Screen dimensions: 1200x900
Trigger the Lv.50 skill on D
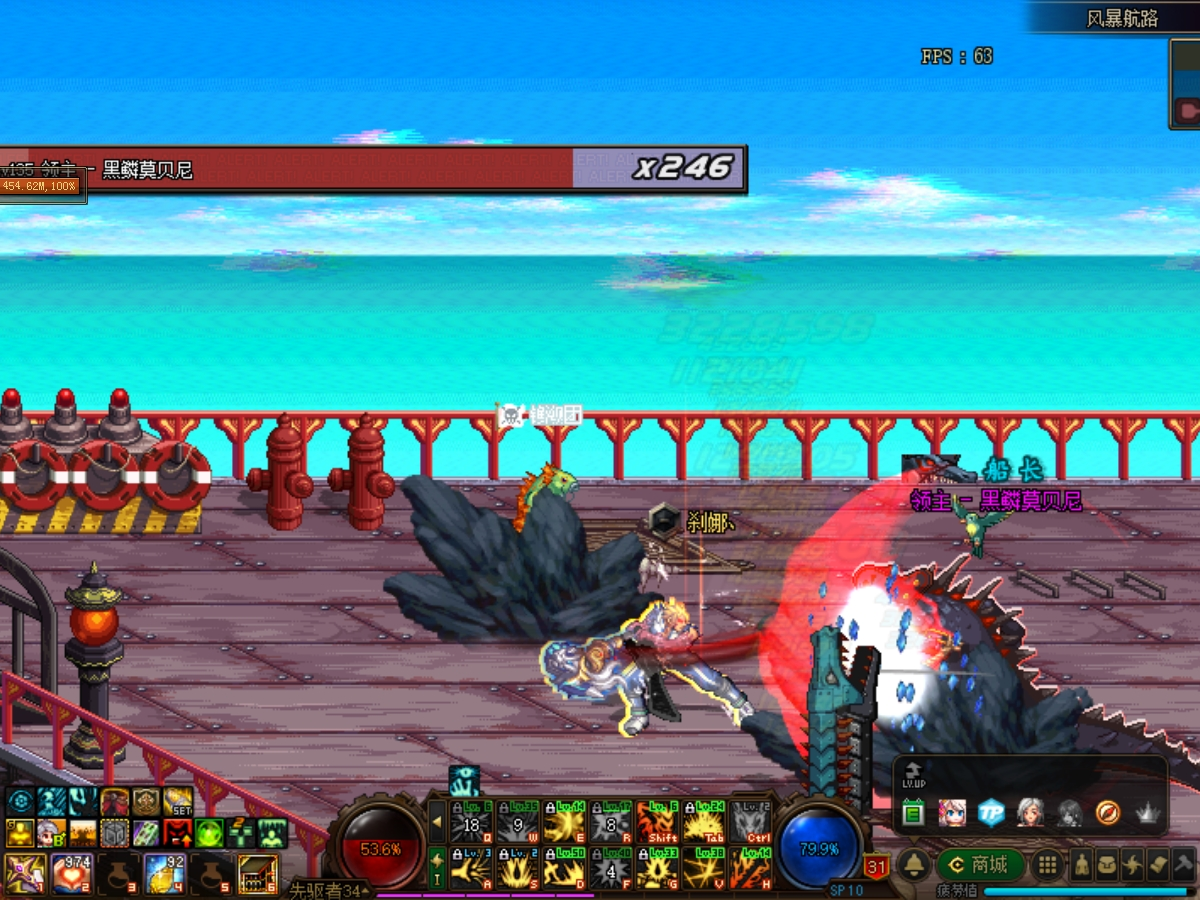coord(564,868)
